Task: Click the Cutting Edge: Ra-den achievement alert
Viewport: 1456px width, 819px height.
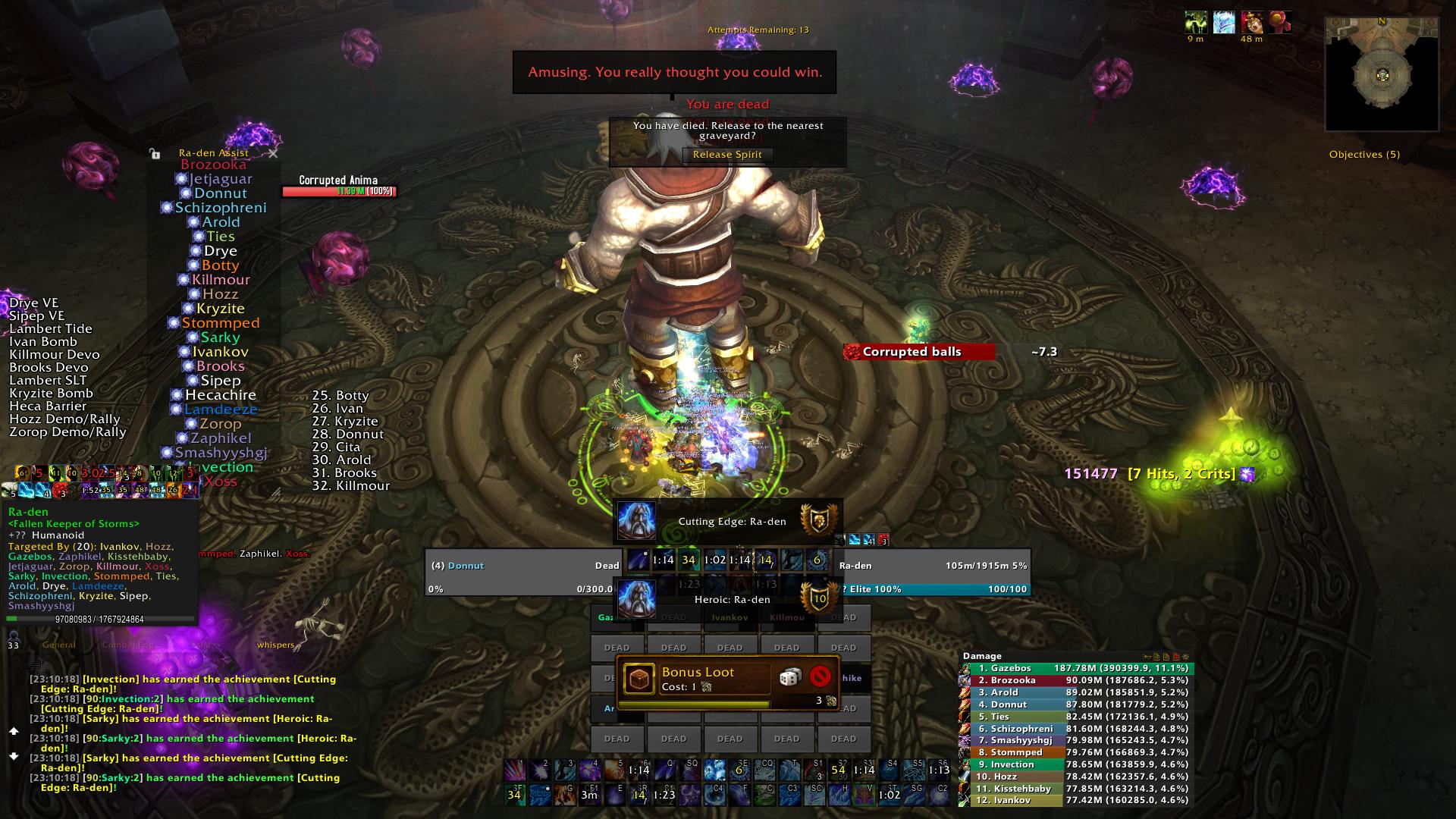Action: pos(728,522)
